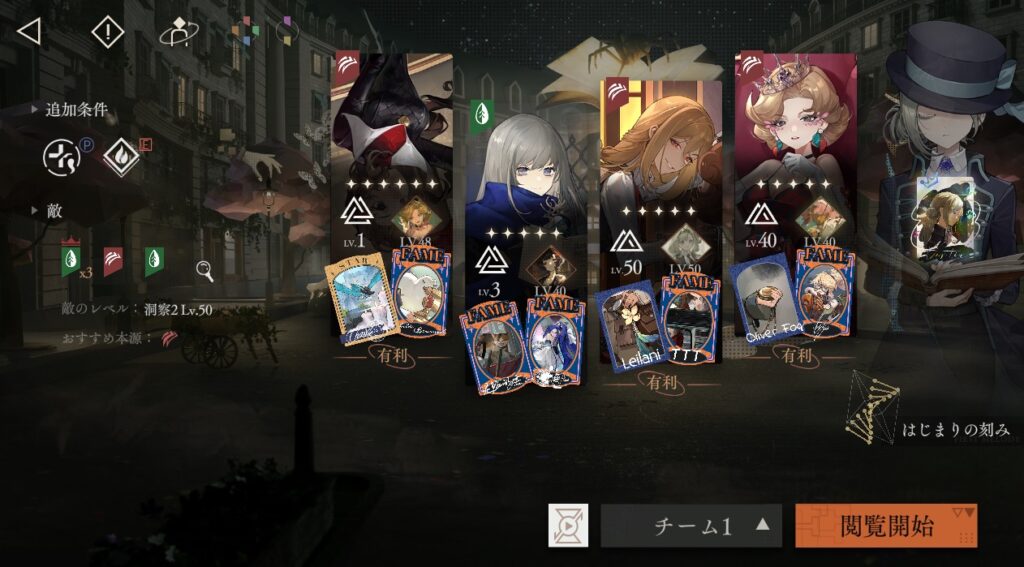Inspect enemies with the magnifying glass

tap(204, 270)
